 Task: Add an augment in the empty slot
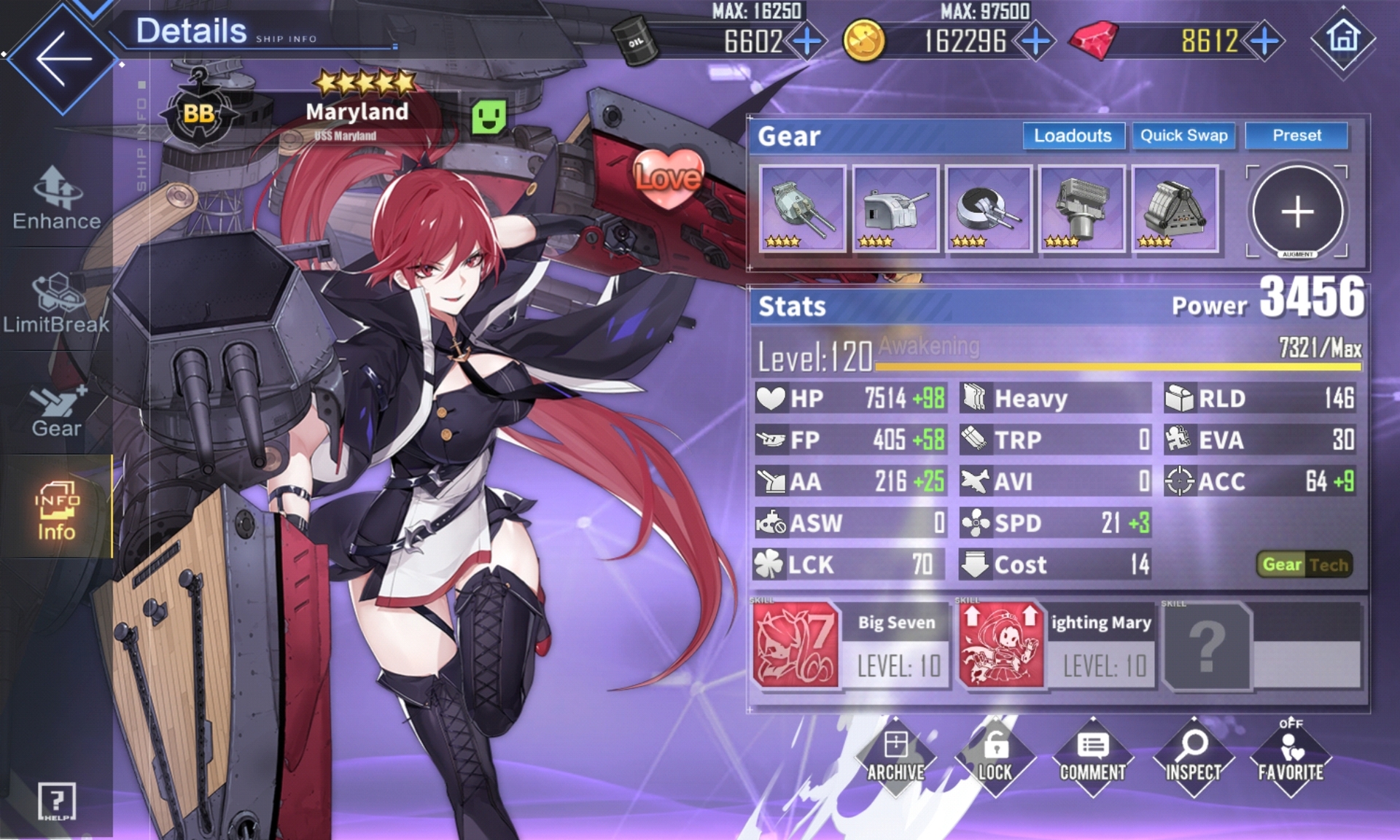pyautogui.click(x=1297, y=211)
